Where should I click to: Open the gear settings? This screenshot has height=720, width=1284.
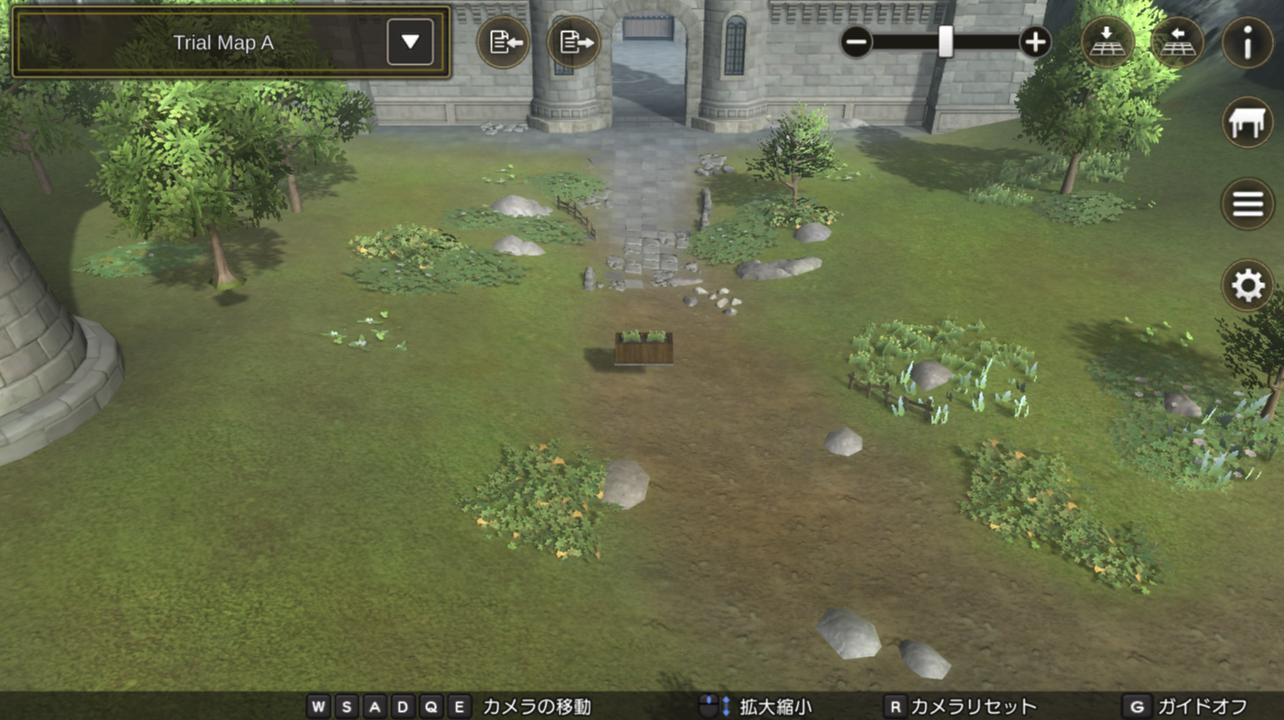(x=1247, y=285)
